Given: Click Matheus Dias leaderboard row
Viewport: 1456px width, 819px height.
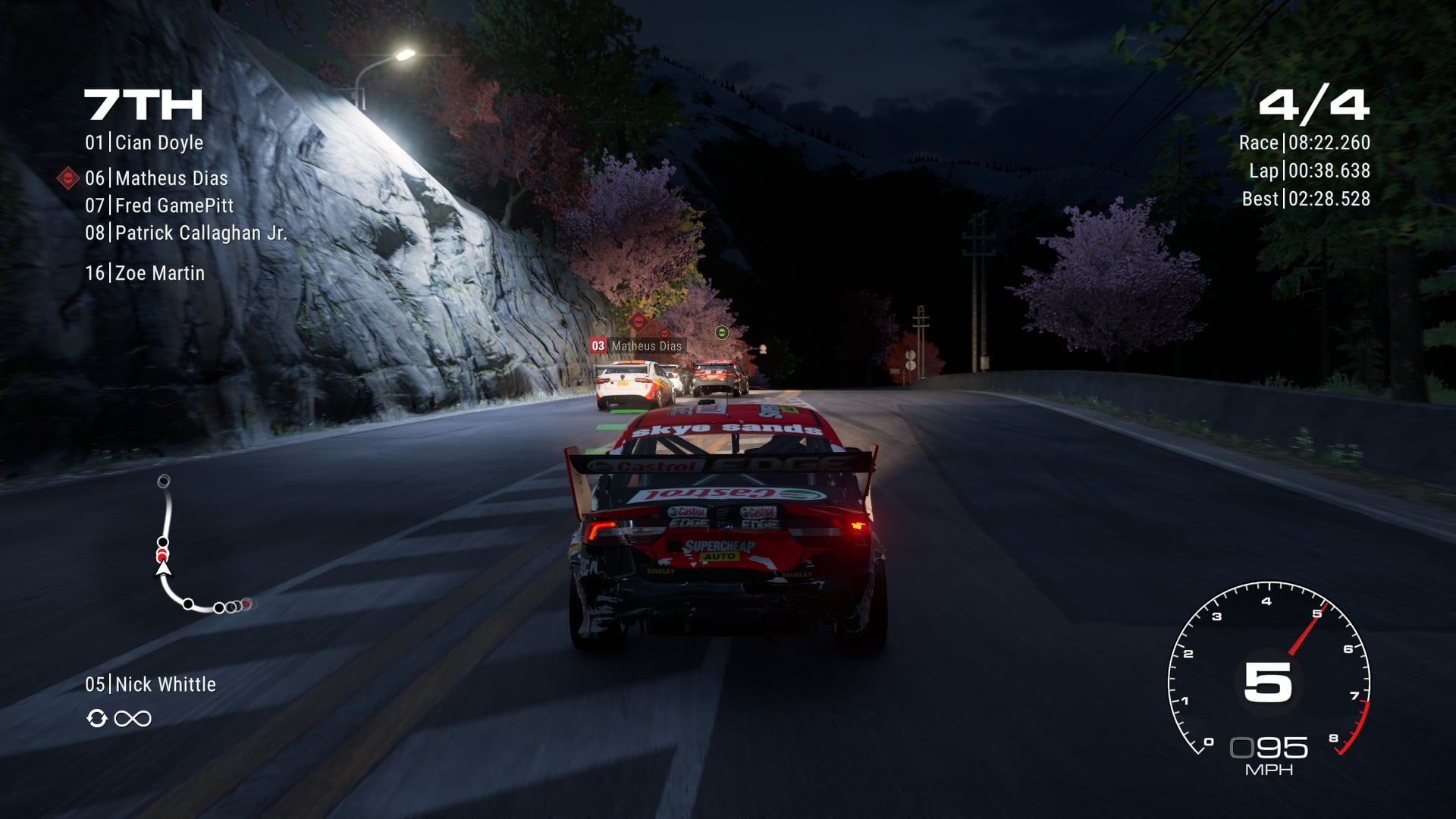Looking at the screenshot, I should [x=156, y=178].
